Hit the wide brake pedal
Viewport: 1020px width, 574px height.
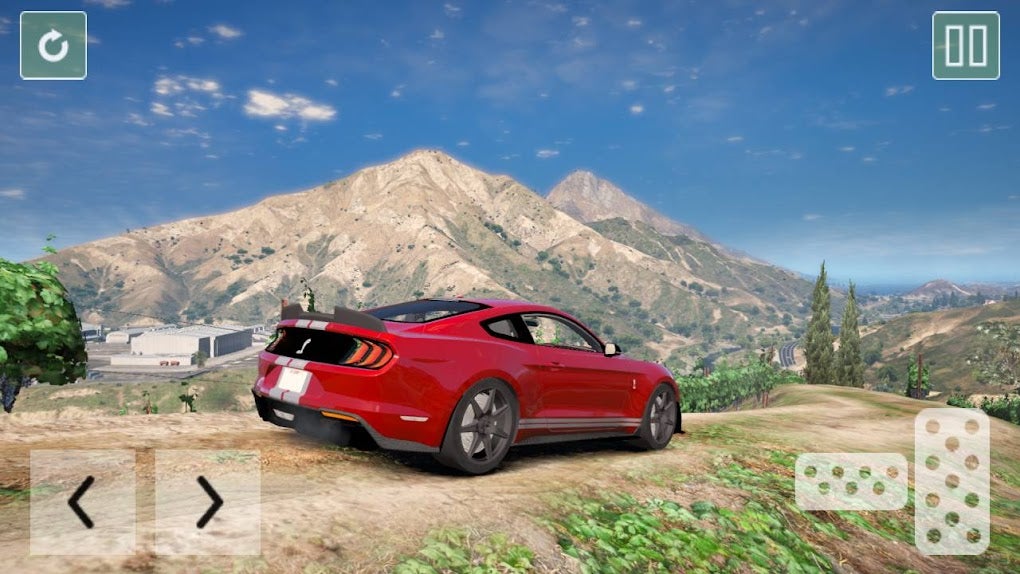point(851,482)
